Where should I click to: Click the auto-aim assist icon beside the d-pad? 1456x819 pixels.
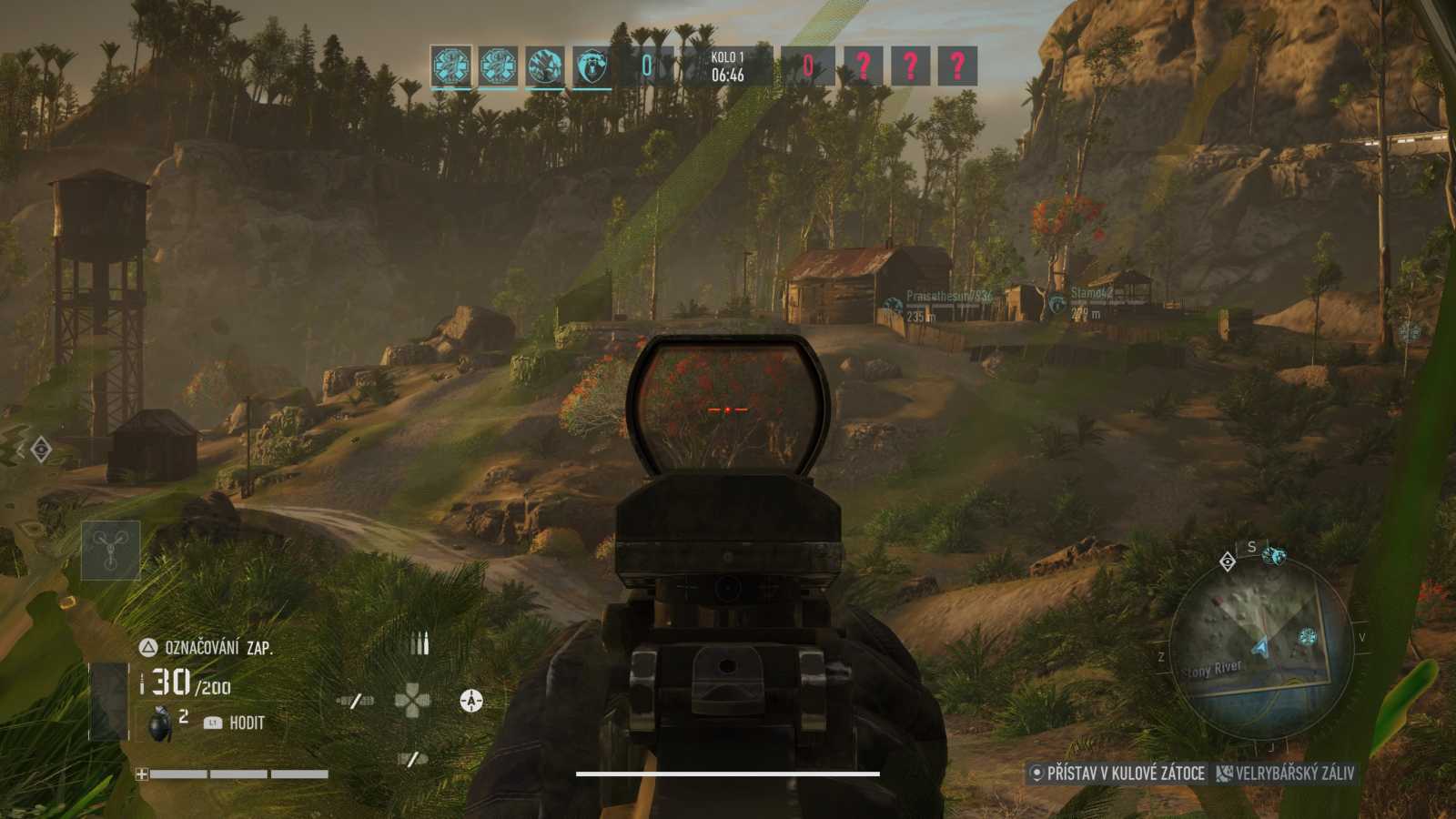tap(470, 700)
